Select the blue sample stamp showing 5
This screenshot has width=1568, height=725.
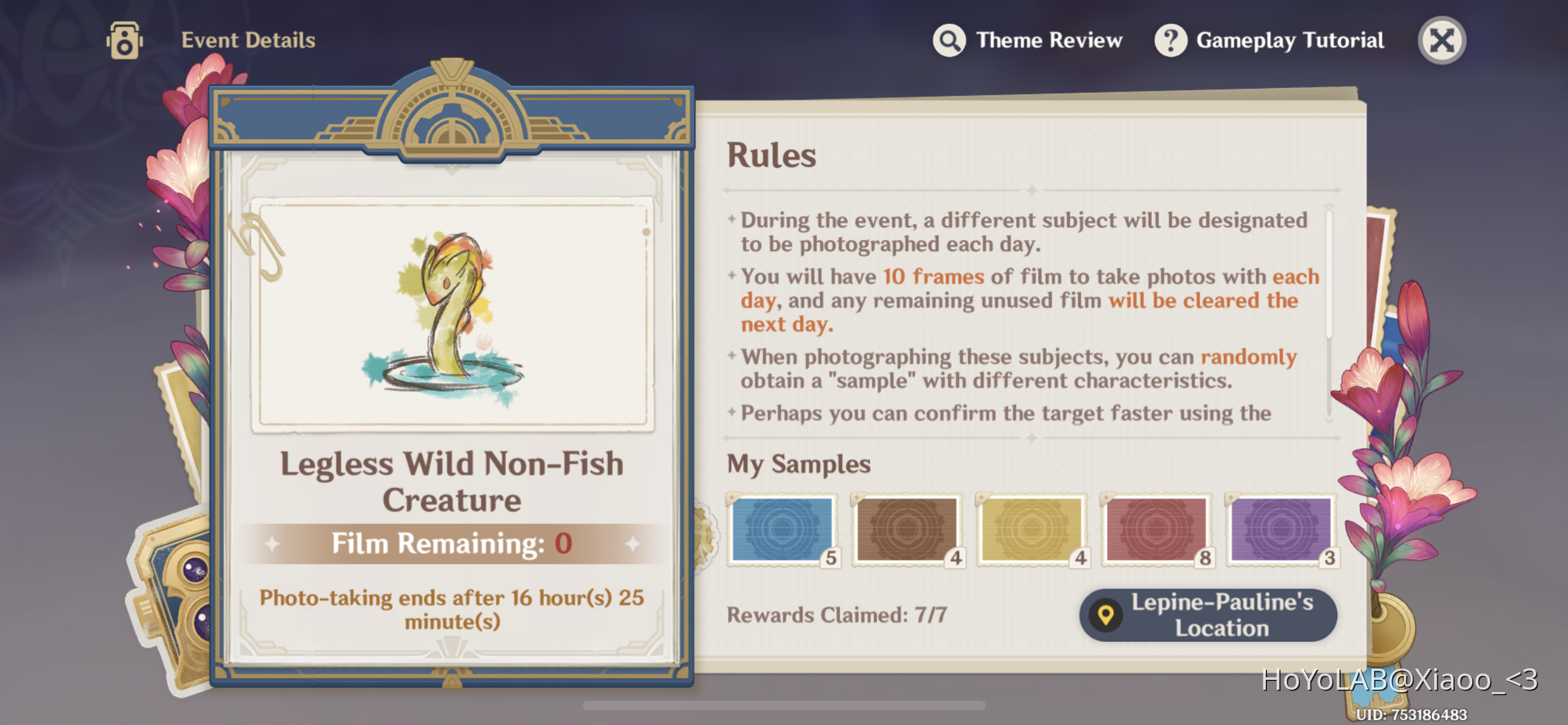[x=783, y=530]
